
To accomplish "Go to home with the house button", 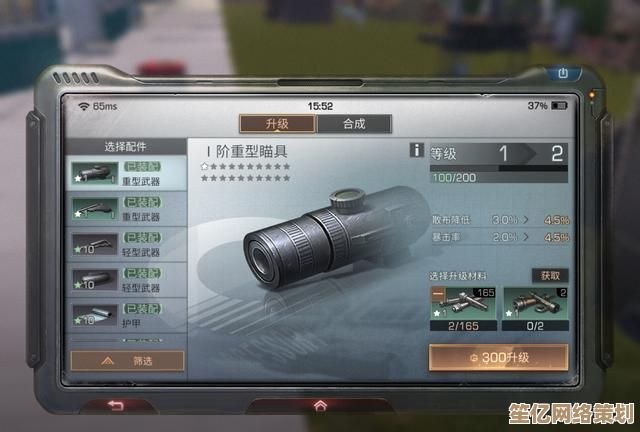I will click(x=320, y=404).
